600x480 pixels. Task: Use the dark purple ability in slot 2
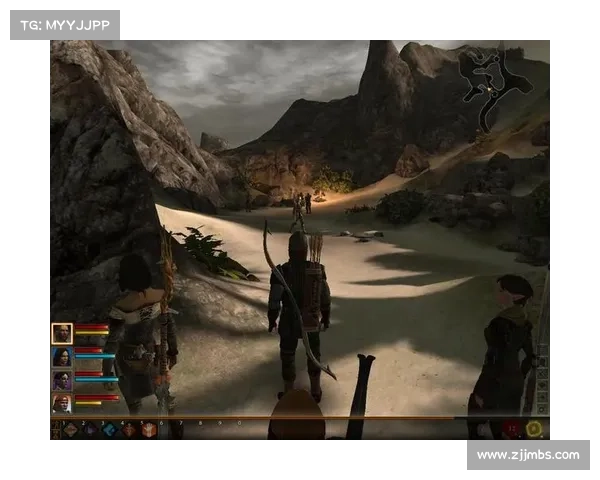point(90,429)
